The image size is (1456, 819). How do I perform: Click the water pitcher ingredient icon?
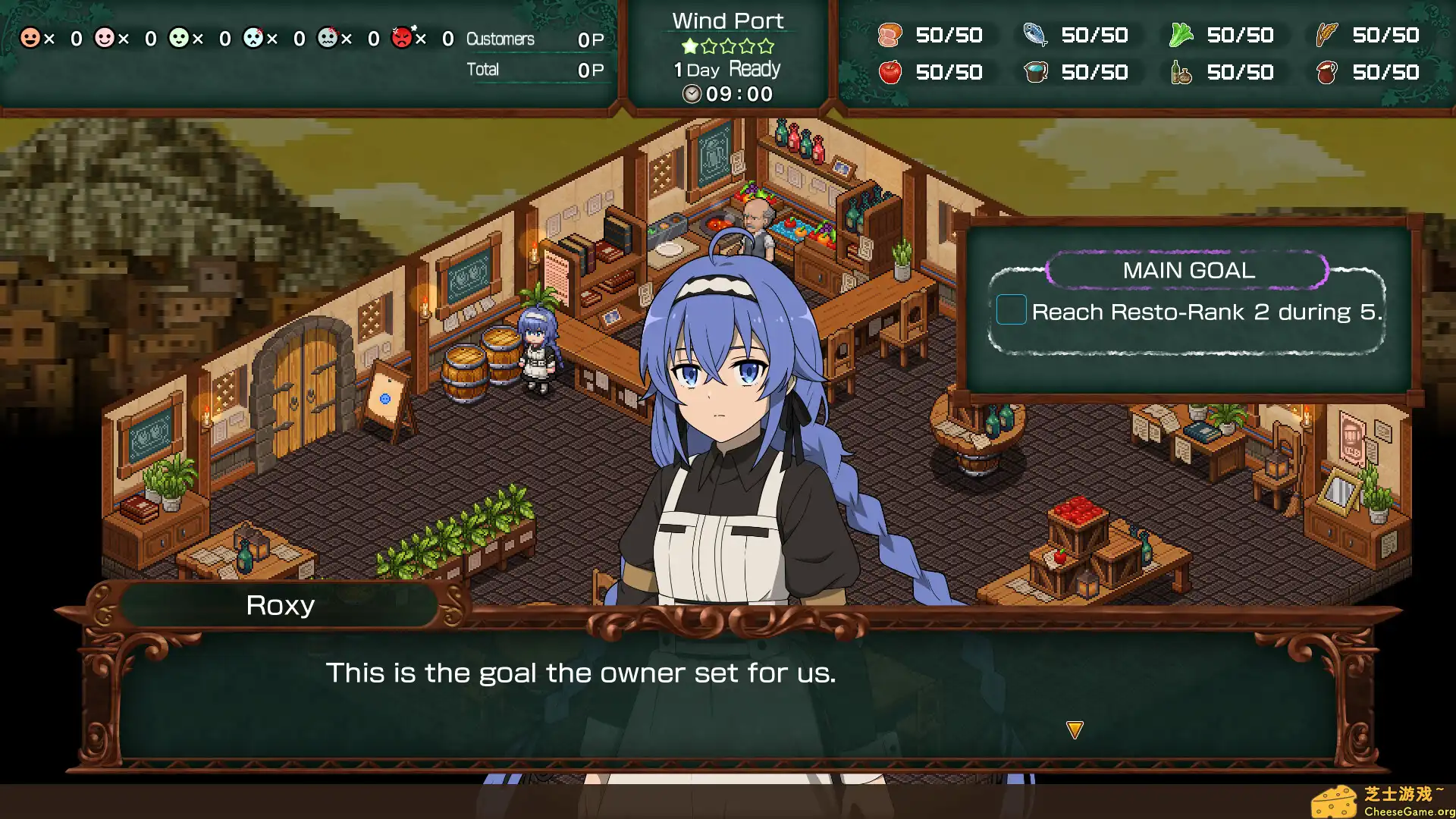coord(1036,73)
